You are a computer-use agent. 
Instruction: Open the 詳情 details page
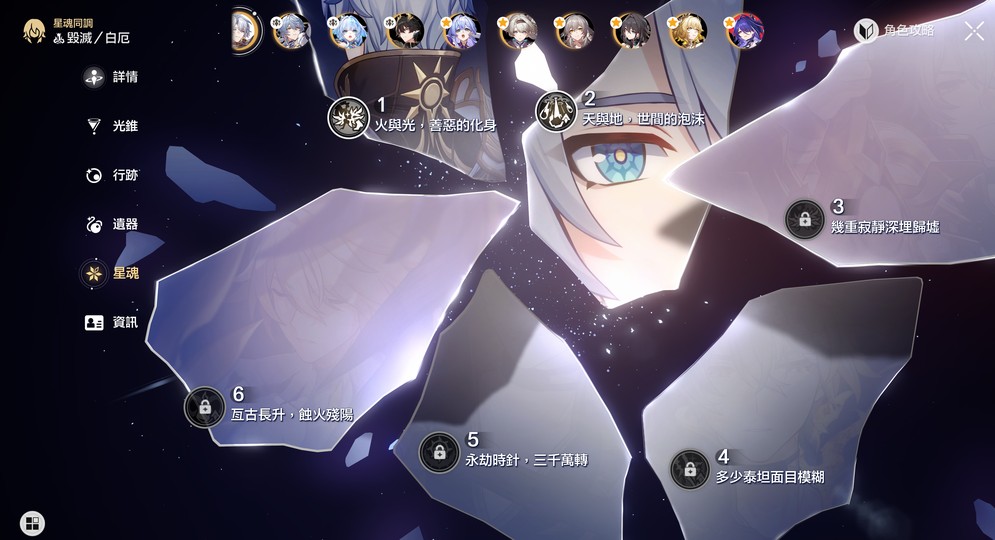coord(111,77)
